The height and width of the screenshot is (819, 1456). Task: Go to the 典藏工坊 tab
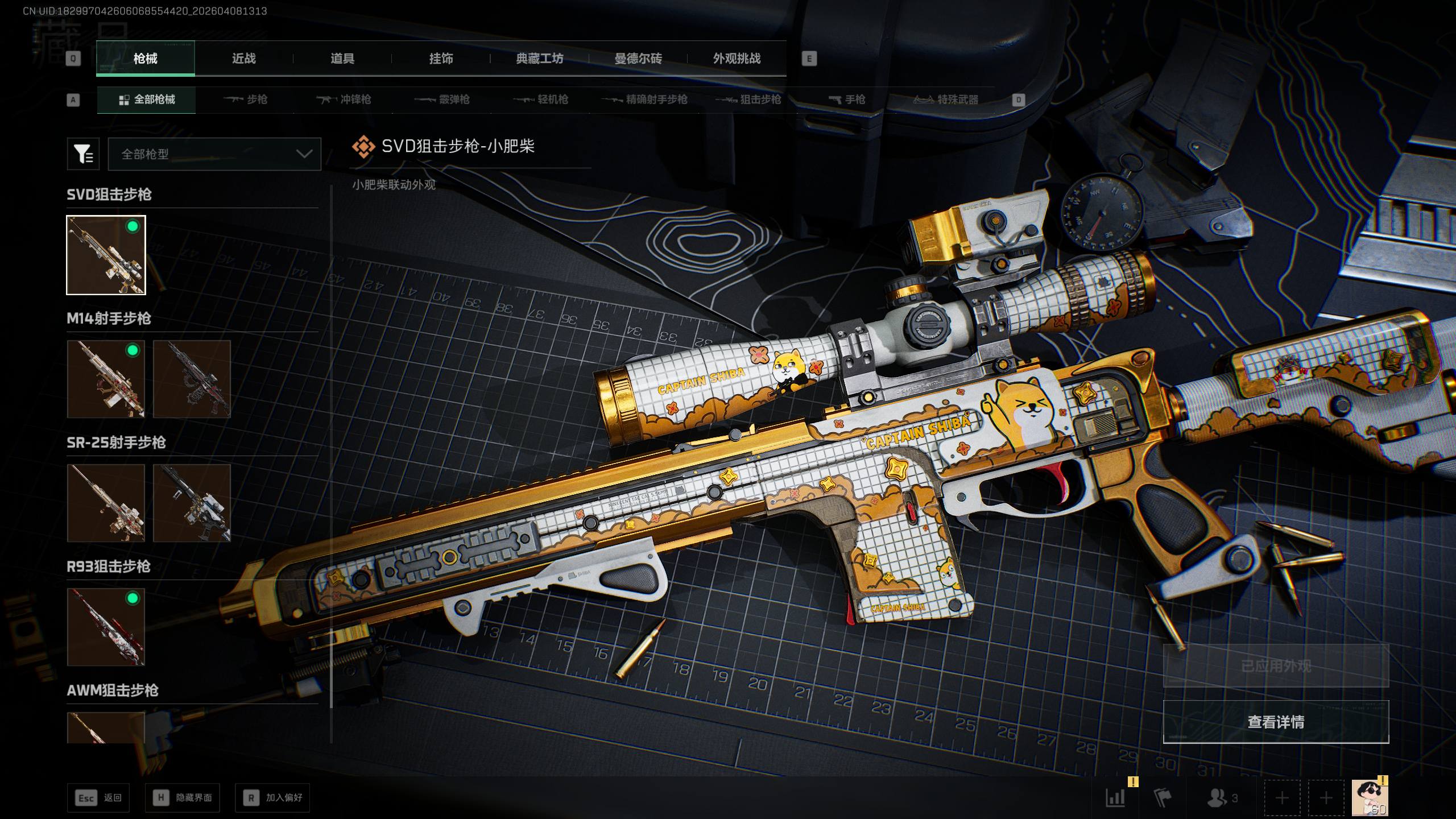539,59
